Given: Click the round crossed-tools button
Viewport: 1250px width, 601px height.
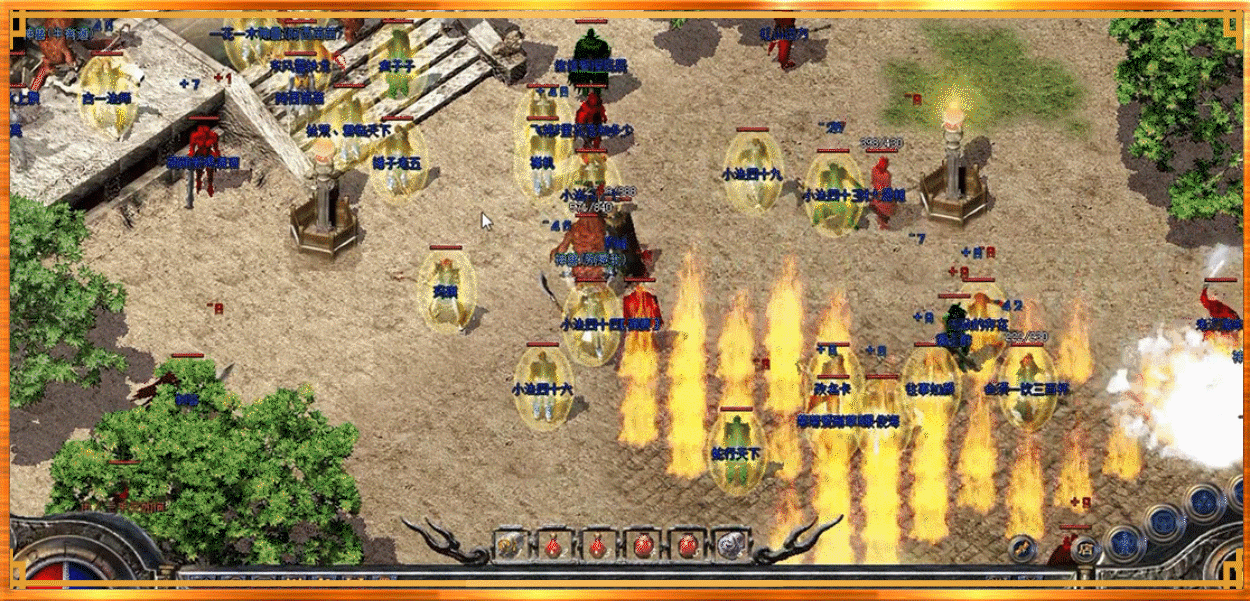Looking at the screenshot, I should (1022, 547).
